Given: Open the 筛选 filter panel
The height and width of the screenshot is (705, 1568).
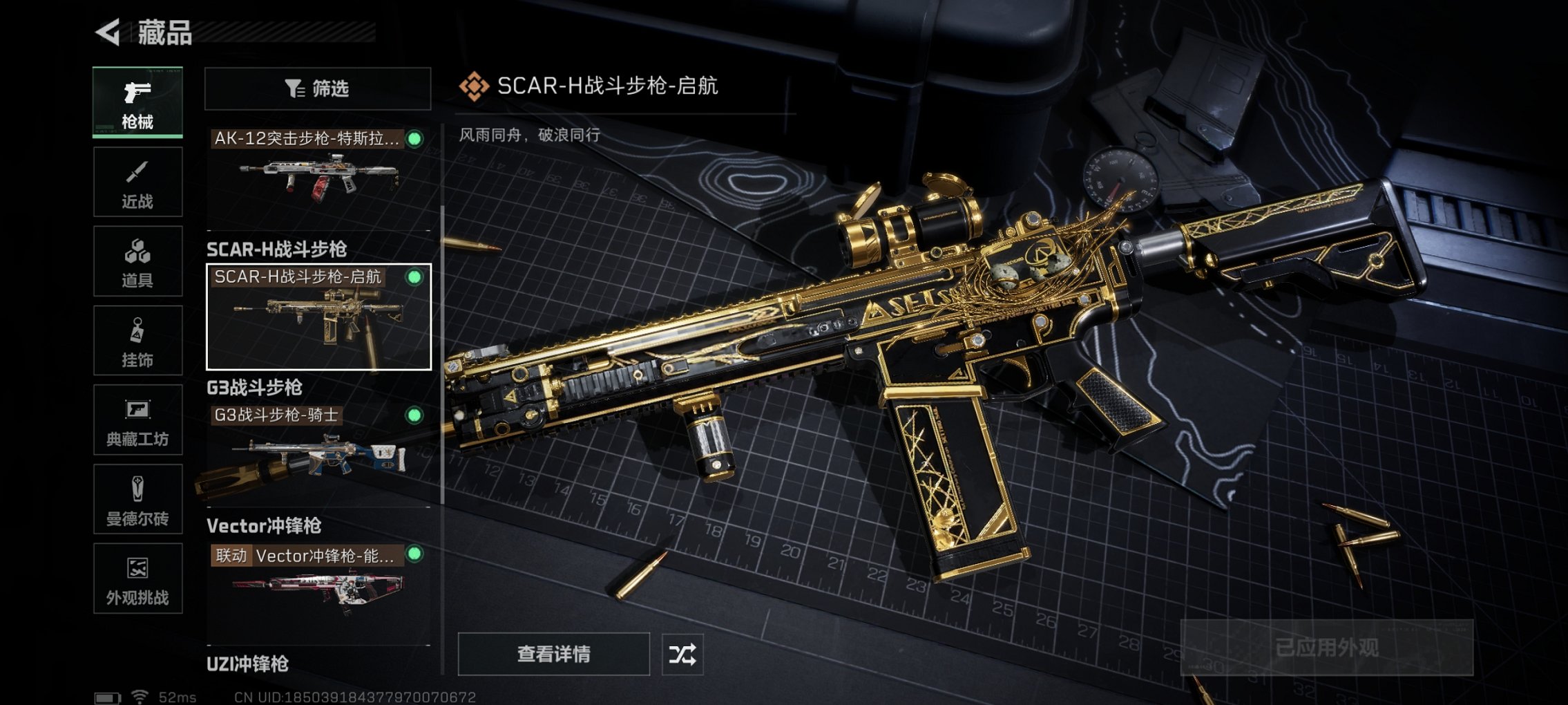Looking at the screenshot, I should [317, 88].
